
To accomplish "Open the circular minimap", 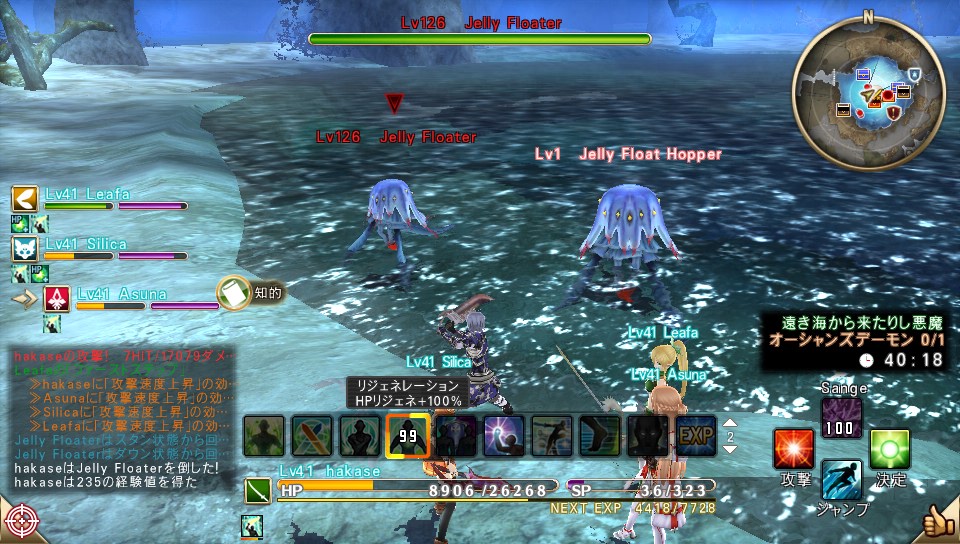I will click(868, 92).
